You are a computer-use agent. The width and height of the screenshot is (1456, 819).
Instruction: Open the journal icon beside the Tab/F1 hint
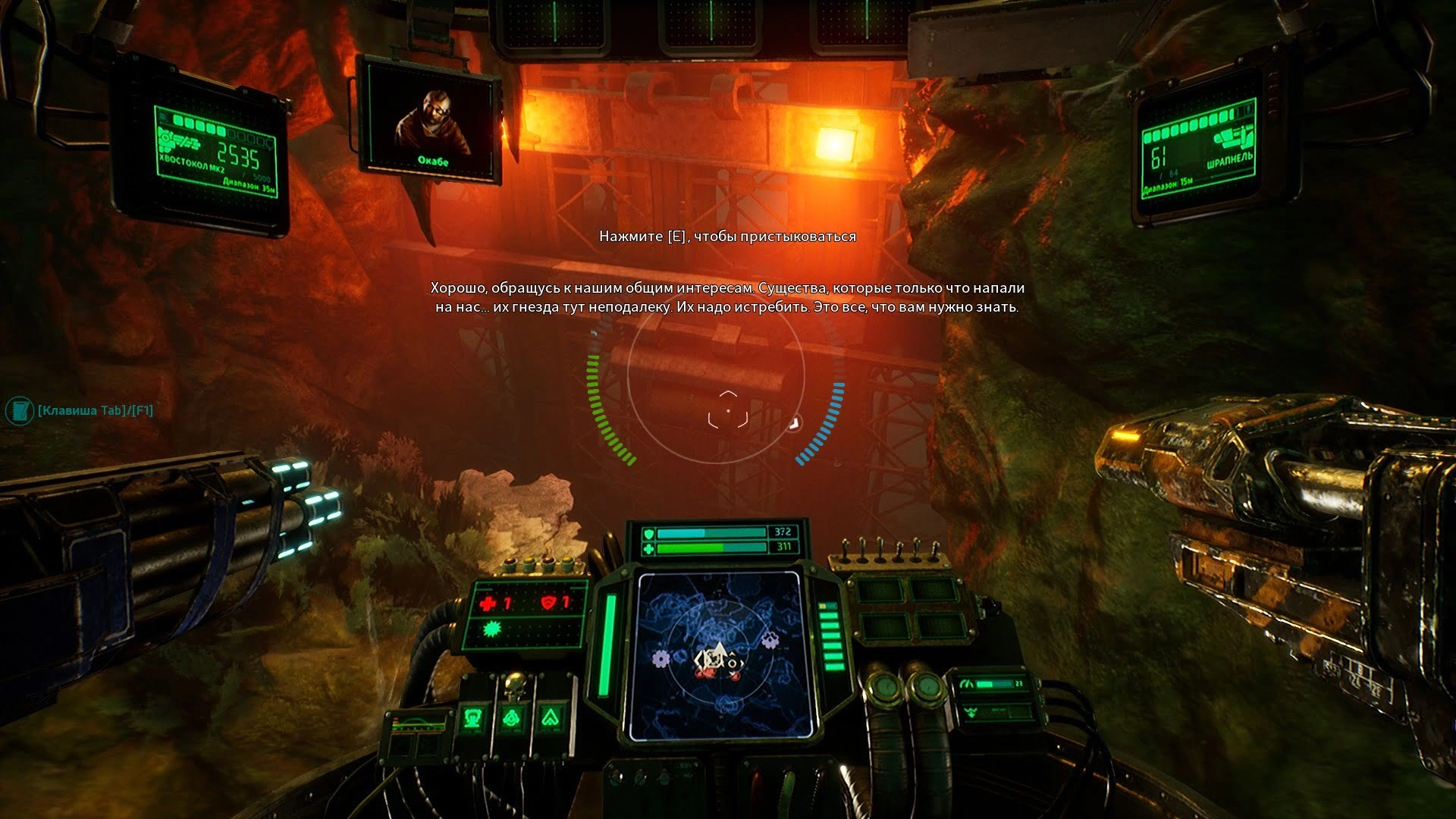(19, 411)
